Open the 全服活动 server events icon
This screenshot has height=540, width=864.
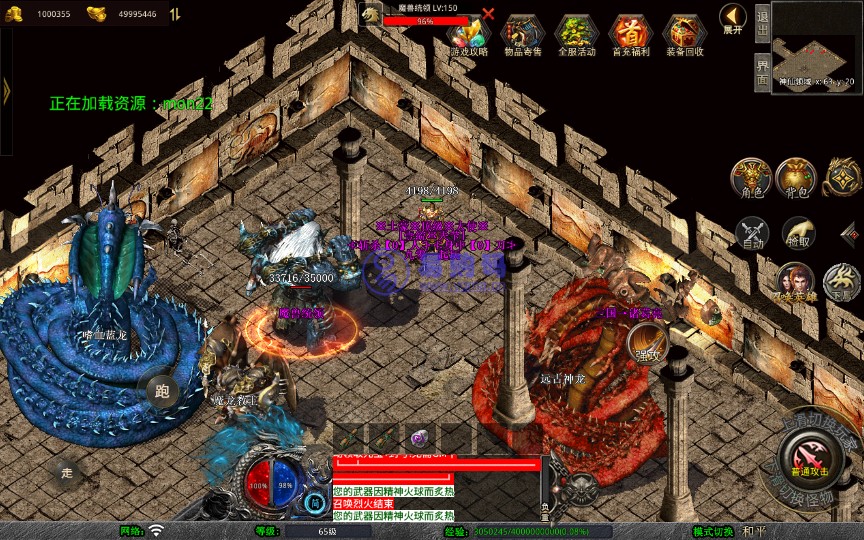576,35
